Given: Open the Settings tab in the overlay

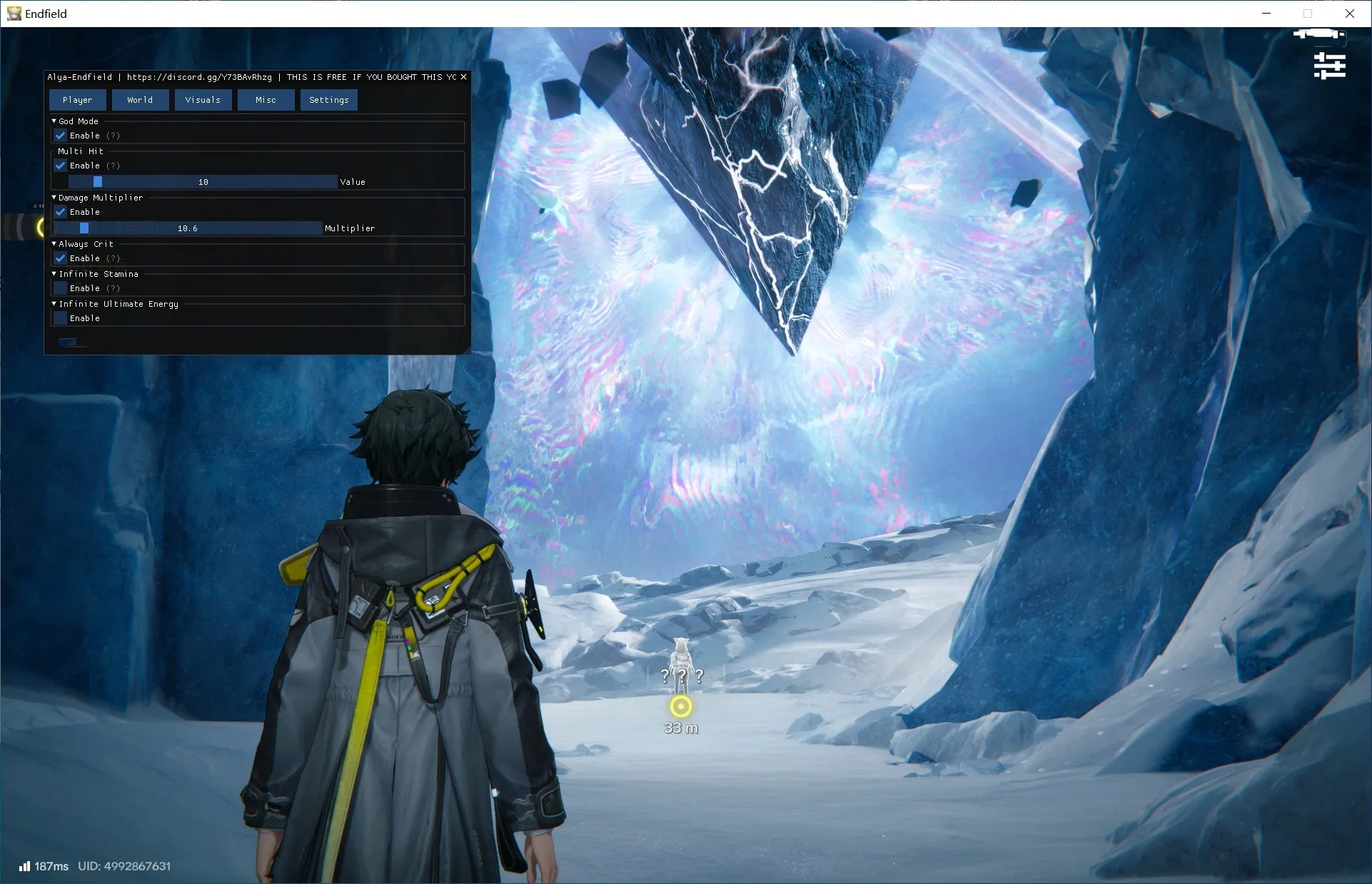Looking at the screenshot, I should [x=328, y=100].
